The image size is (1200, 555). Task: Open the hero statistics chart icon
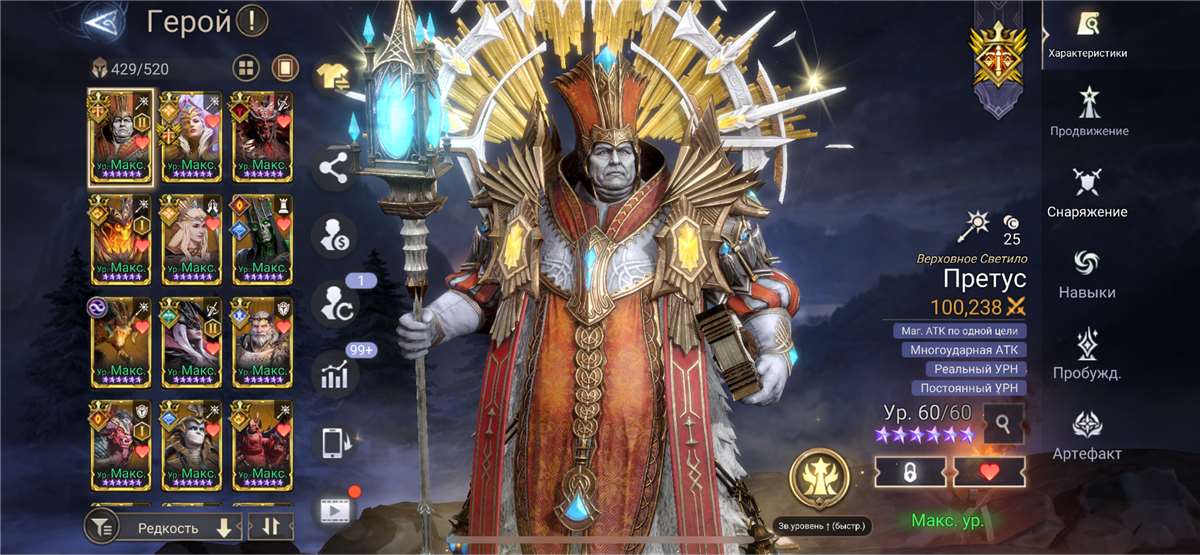[x=335, y=375]
